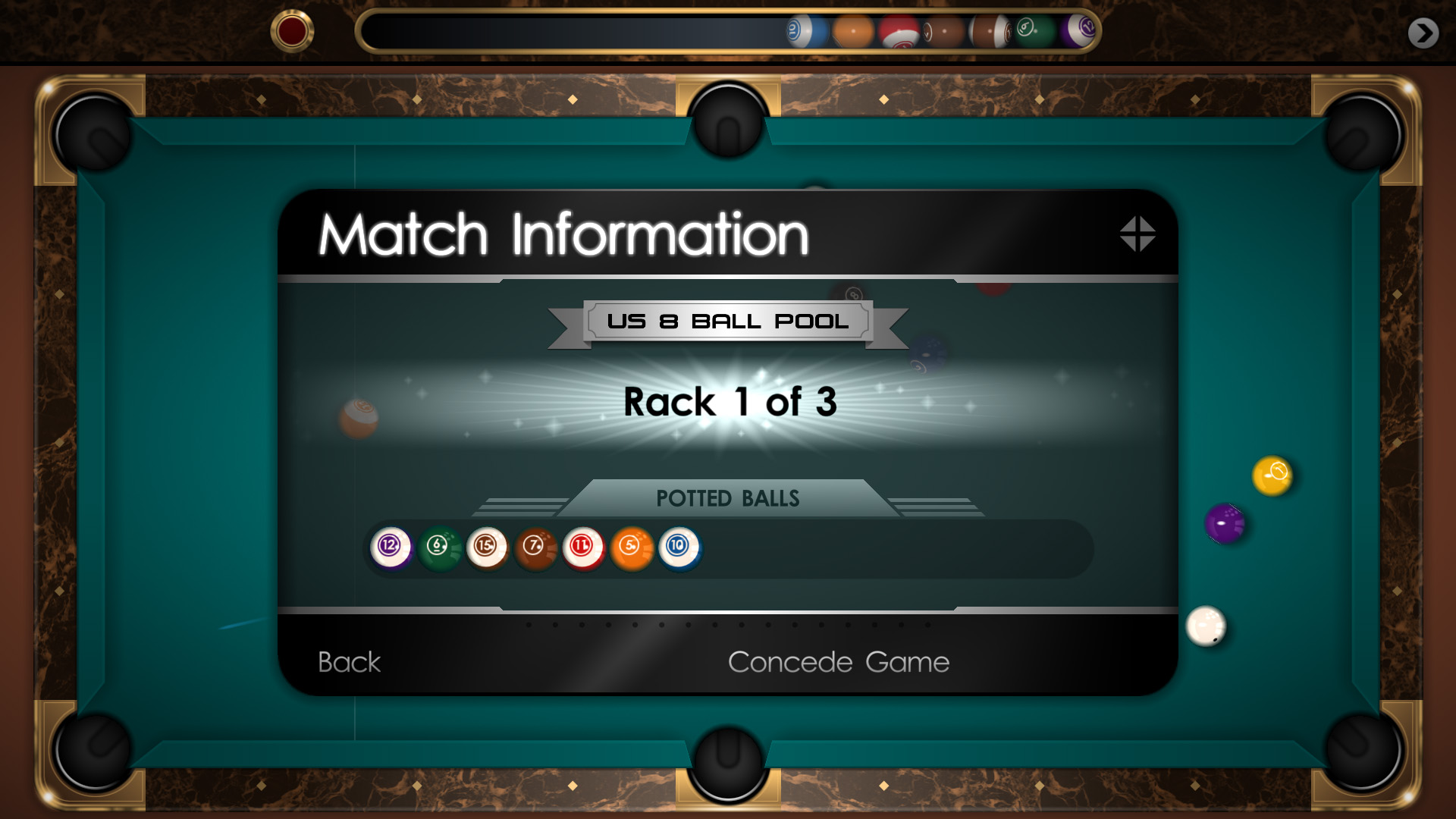Image resolution: width=1456 pixels, height=819 pixels.
Task: Select the potted purple 12 ball icon
Action: coord(389,547)
